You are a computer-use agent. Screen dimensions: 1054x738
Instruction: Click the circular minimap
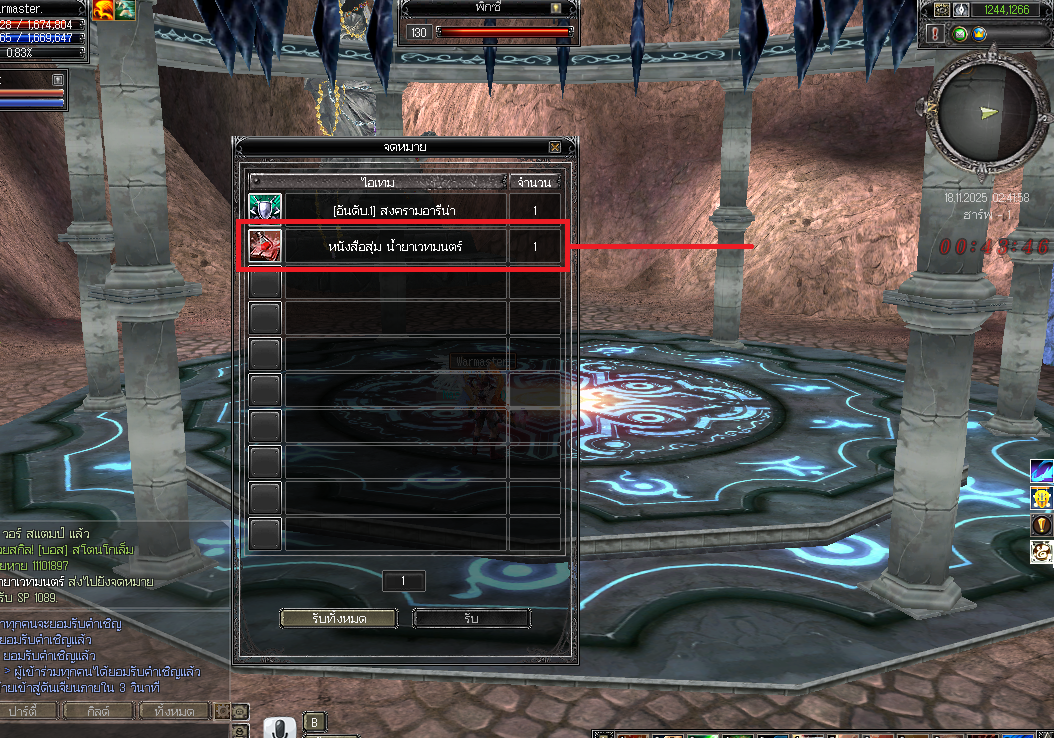982,112
